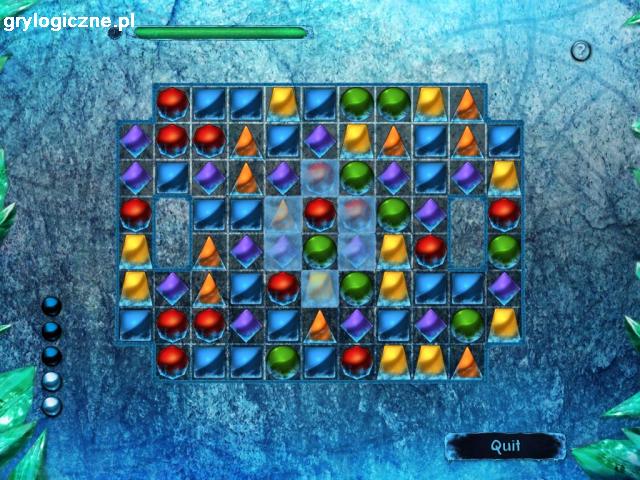Open the question mark help button

coord(581,51)
